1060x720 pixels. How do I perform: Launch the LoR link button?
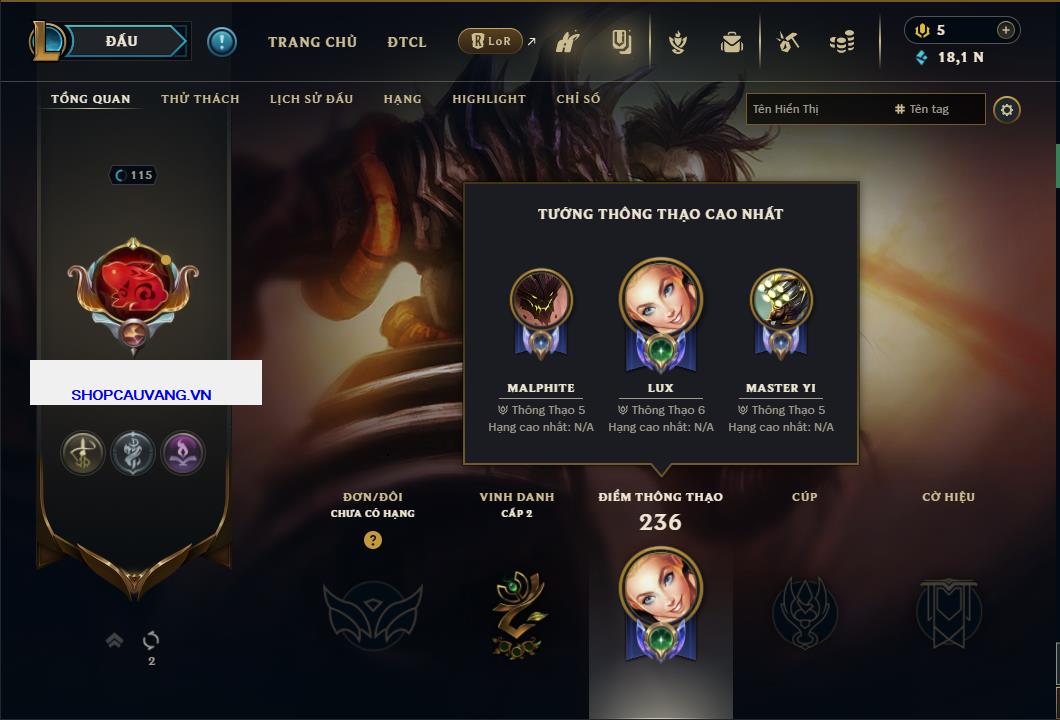(x=490, y=41)
